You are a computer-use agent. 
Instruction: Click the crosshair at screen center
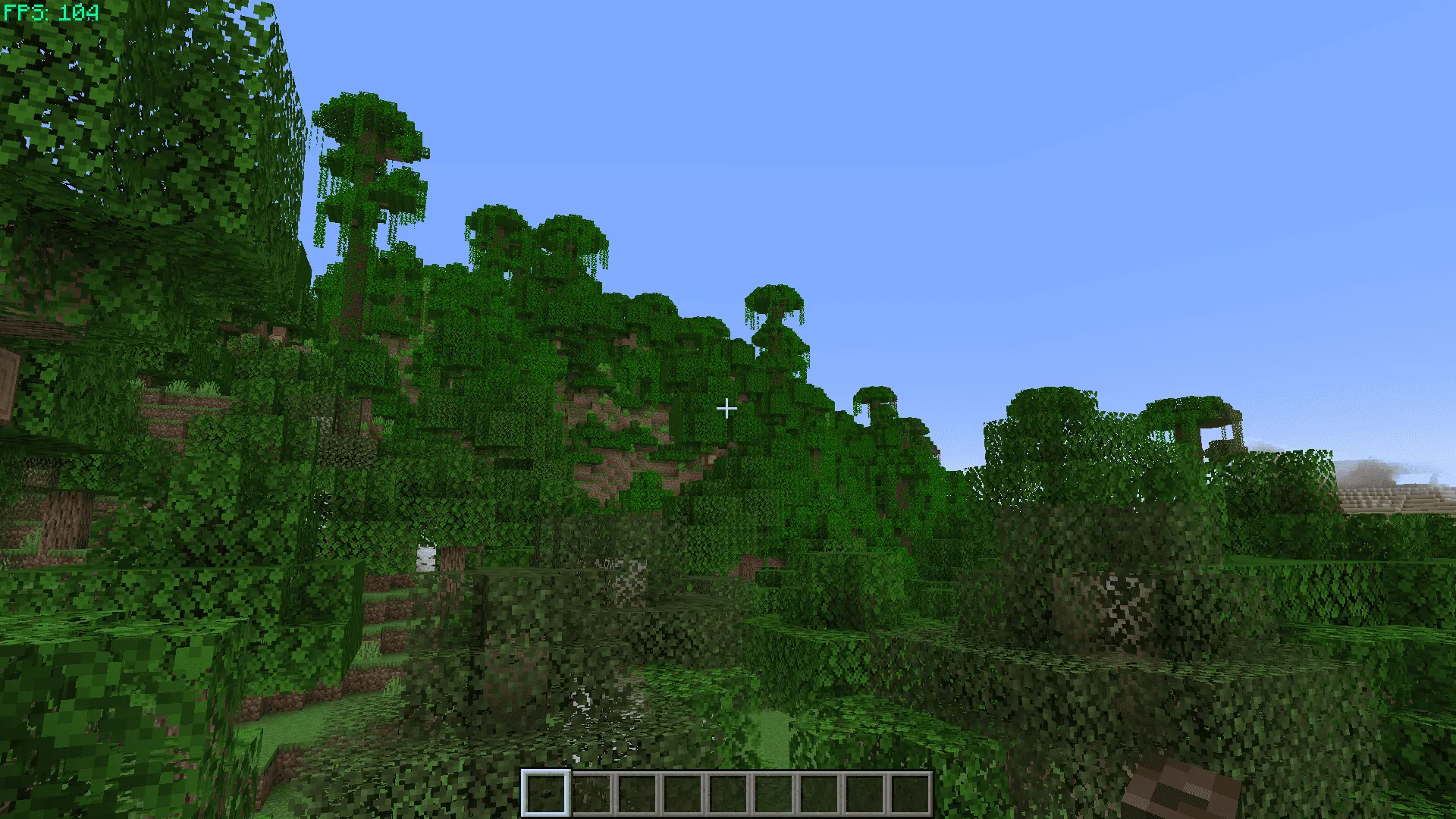727,408
